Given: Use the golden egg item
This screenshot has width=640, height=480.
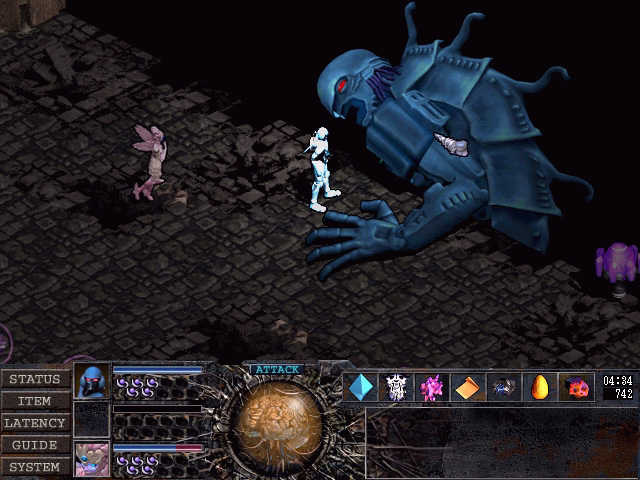Looking at the screenshot, I should click(x=540, y=387).
